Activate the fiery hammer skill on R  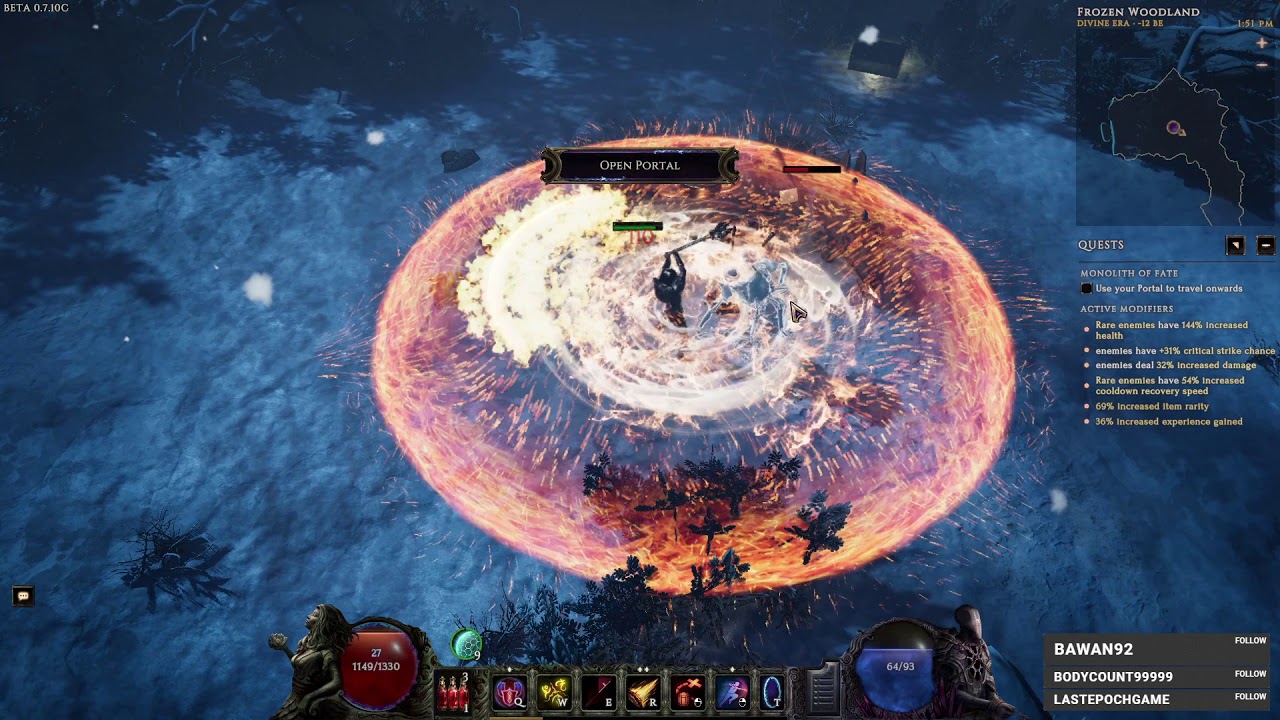point(643,692)
